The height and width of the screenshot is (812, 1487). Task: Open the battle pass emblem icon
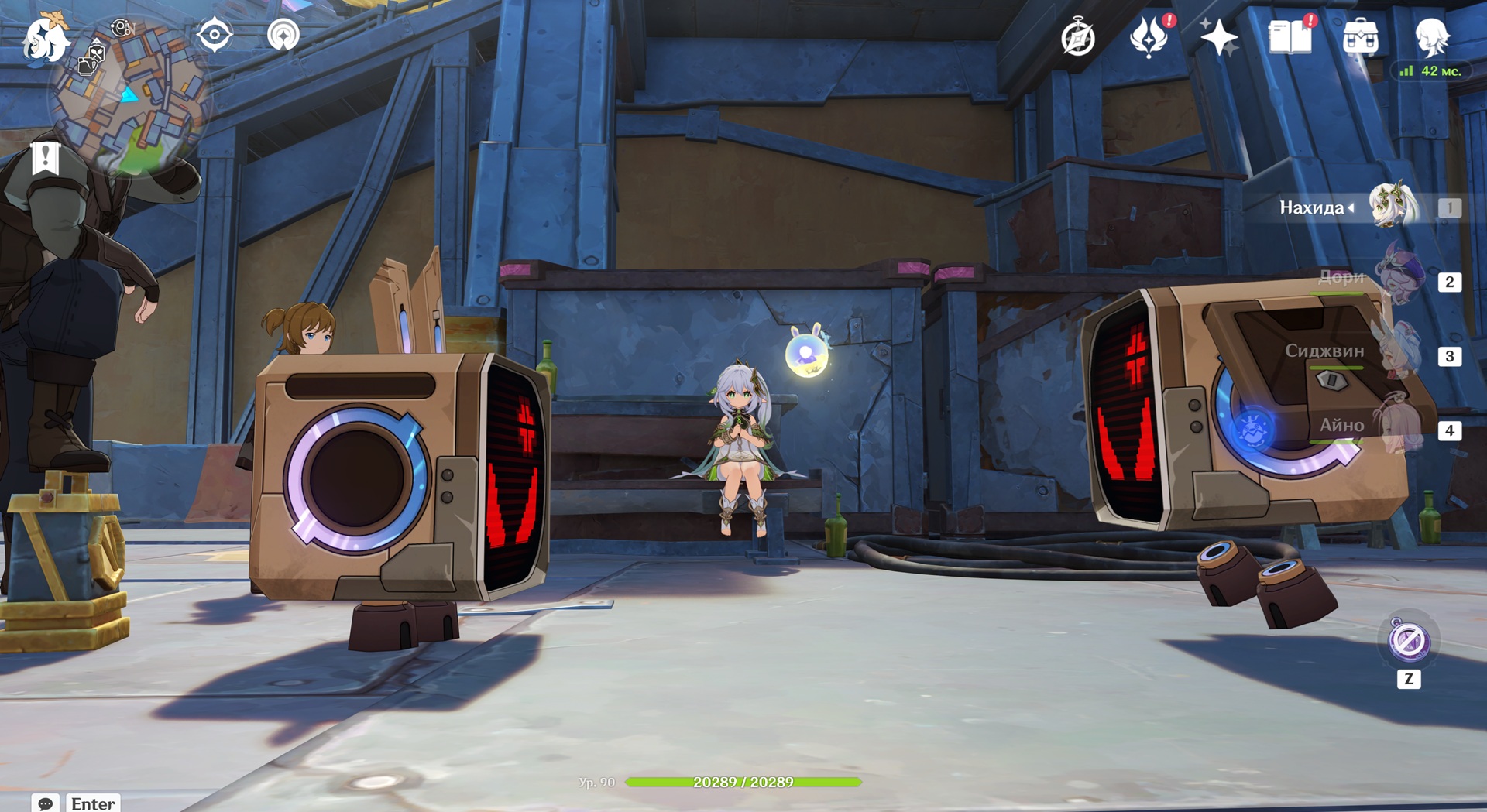pos(1149,37)
